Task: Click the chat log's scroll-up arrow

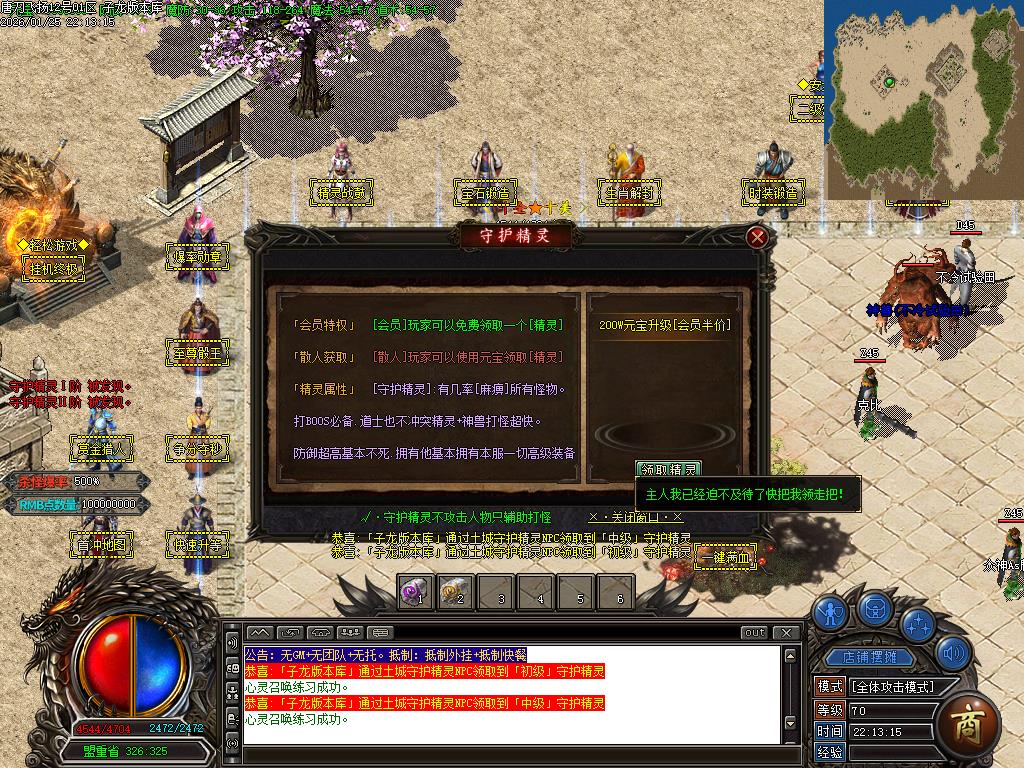Action: (790, 656)
